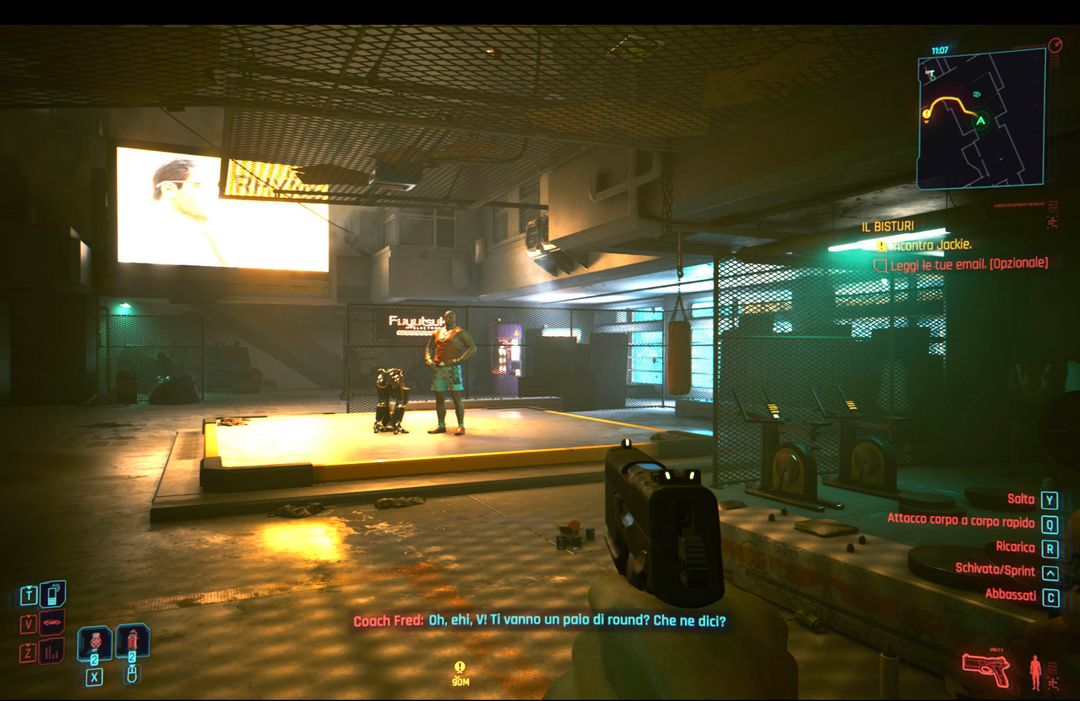Use the healing inhaler quick slot

94,642
